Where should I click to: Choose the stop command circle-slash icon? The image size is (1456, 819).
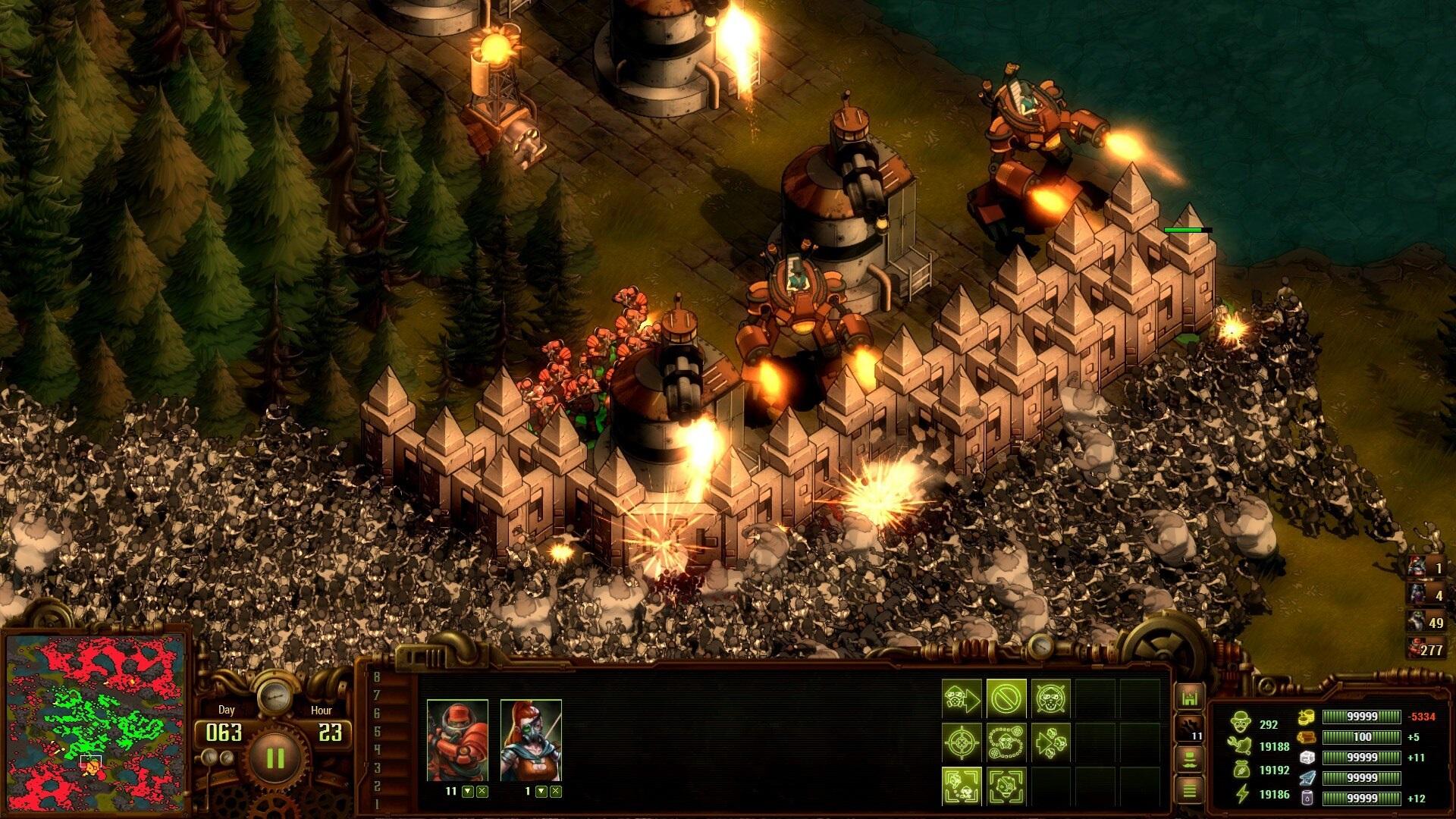click(1006, 698)
